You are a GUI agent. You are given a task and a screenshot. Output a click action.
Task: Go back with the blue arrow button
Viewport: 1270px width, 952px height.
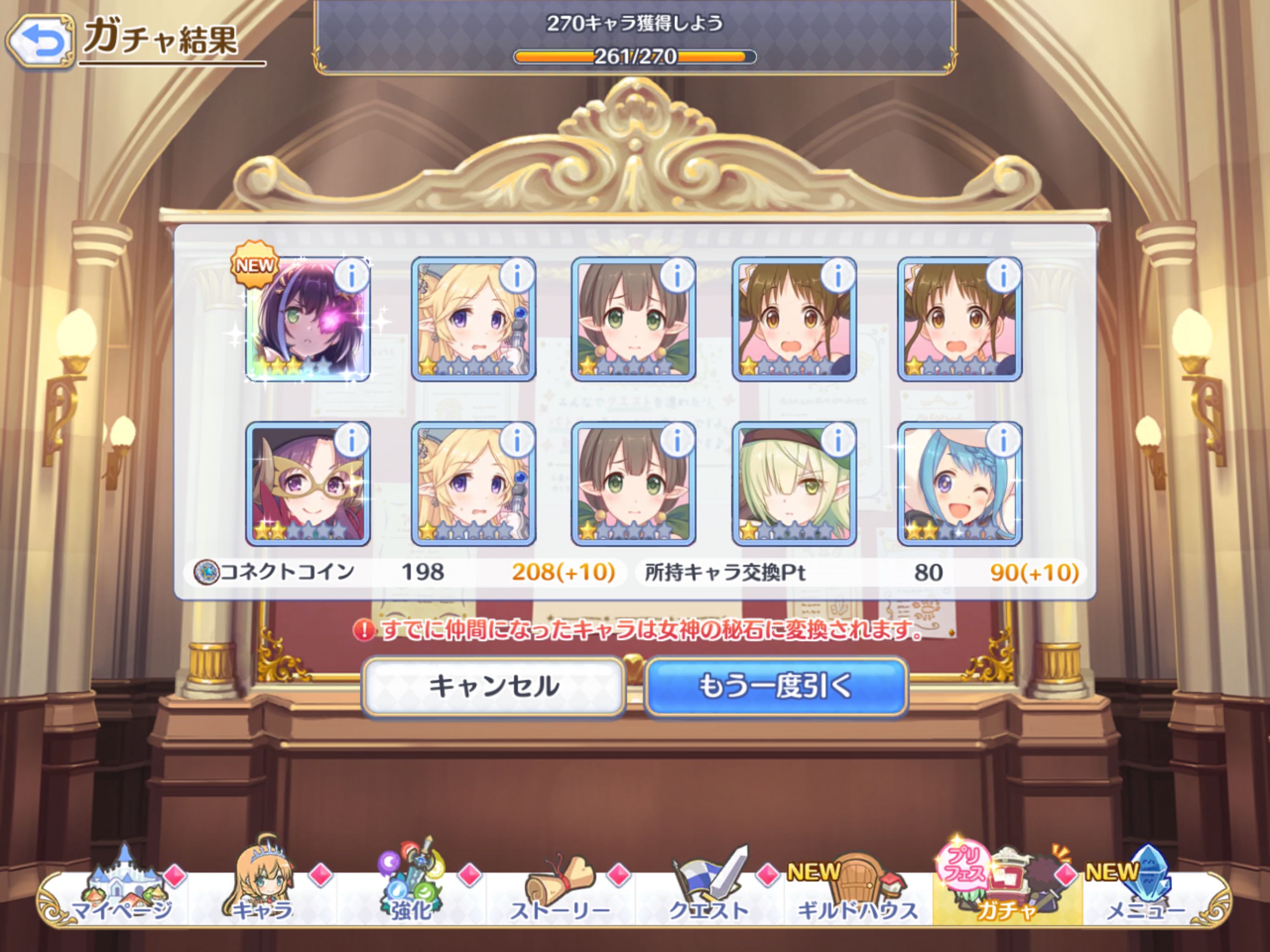tap(40, 42)
